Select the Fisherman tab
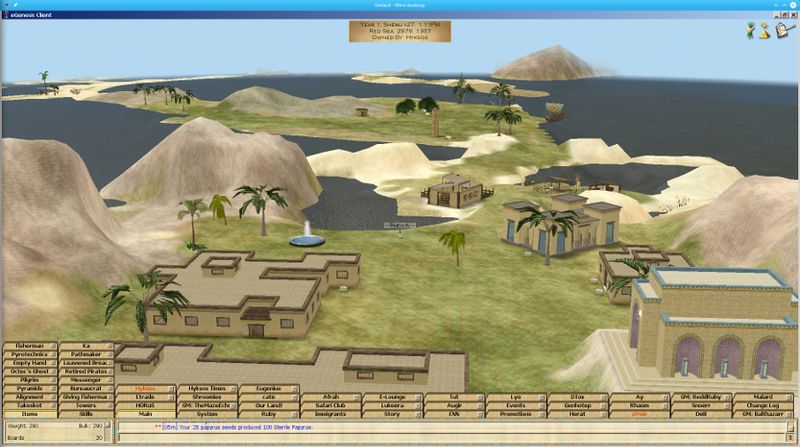Image resolution: width=800 pixels, height=447 pixels. coord(29,345)
